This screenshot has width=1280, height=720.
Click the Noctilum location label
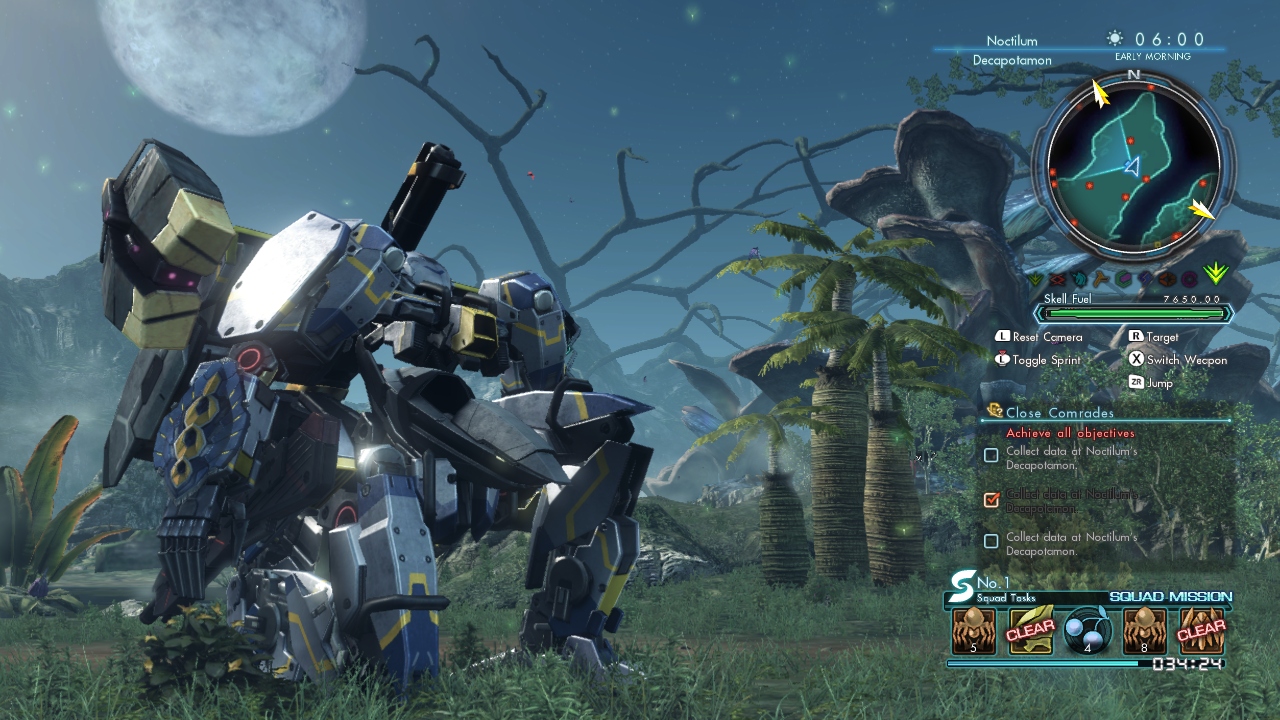[x=1011, y=41]
